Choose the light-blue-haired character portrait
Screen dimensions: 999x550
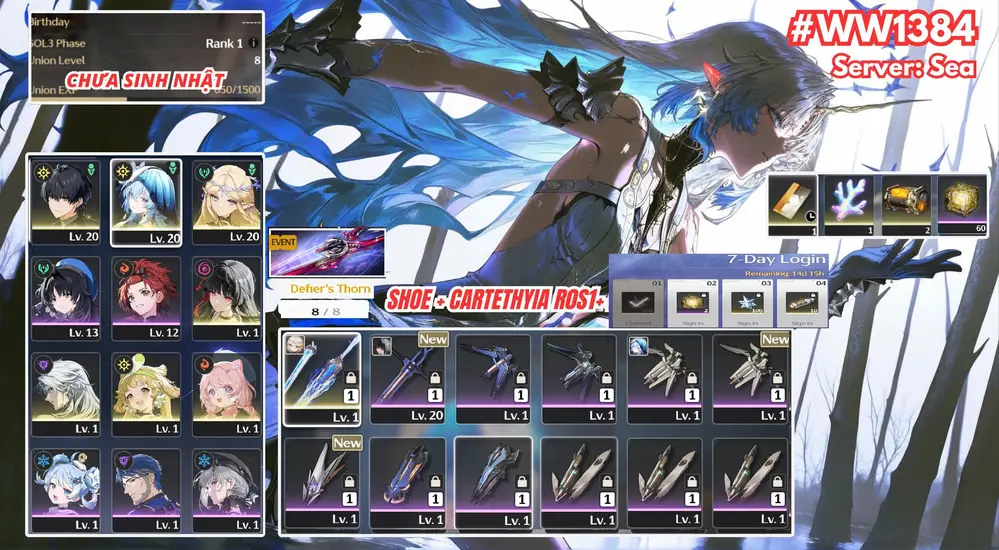148,201
